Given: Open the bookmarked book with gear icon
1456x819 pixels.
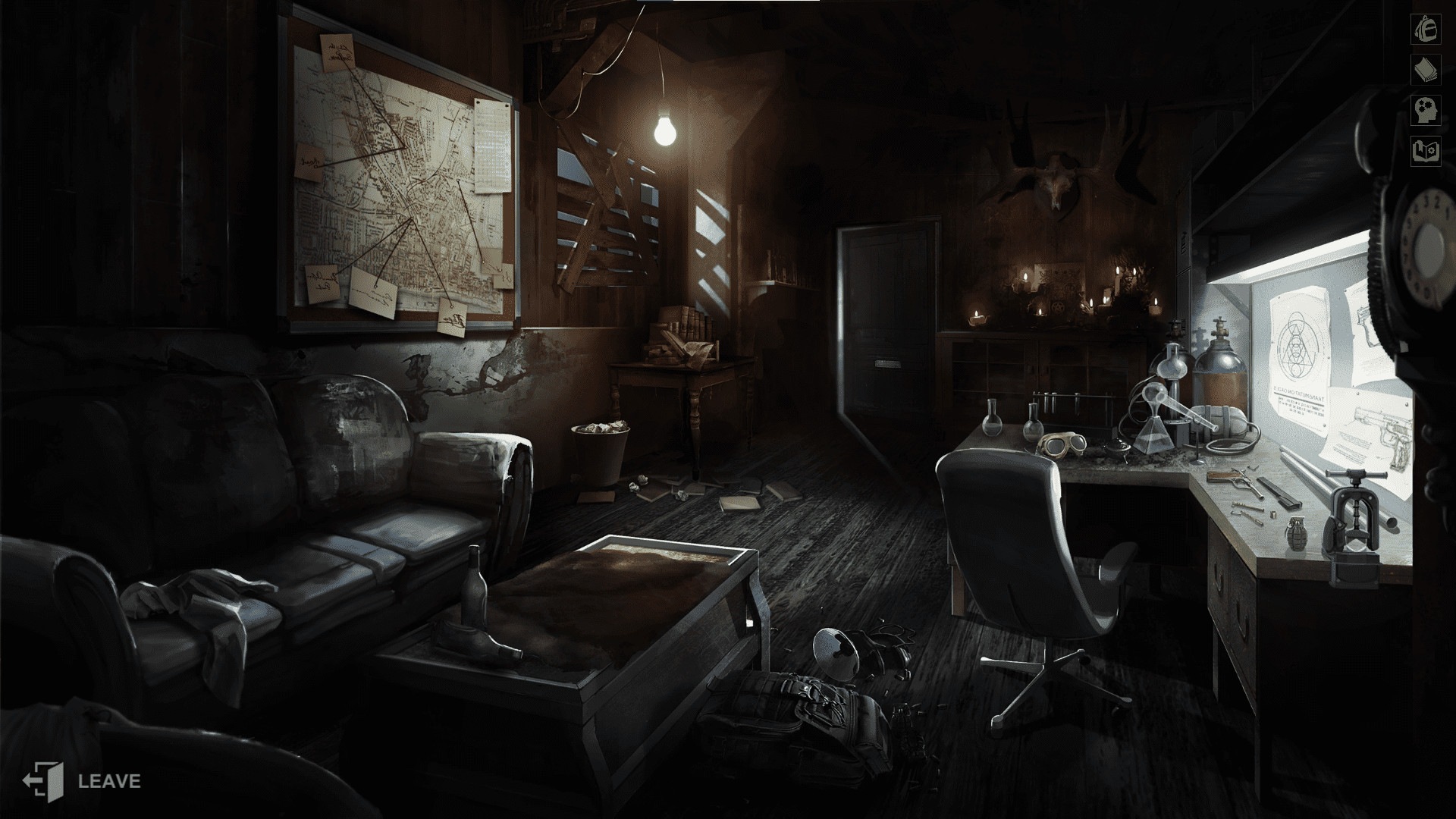Looking at the screenshot, I should tap(1425, 152).
